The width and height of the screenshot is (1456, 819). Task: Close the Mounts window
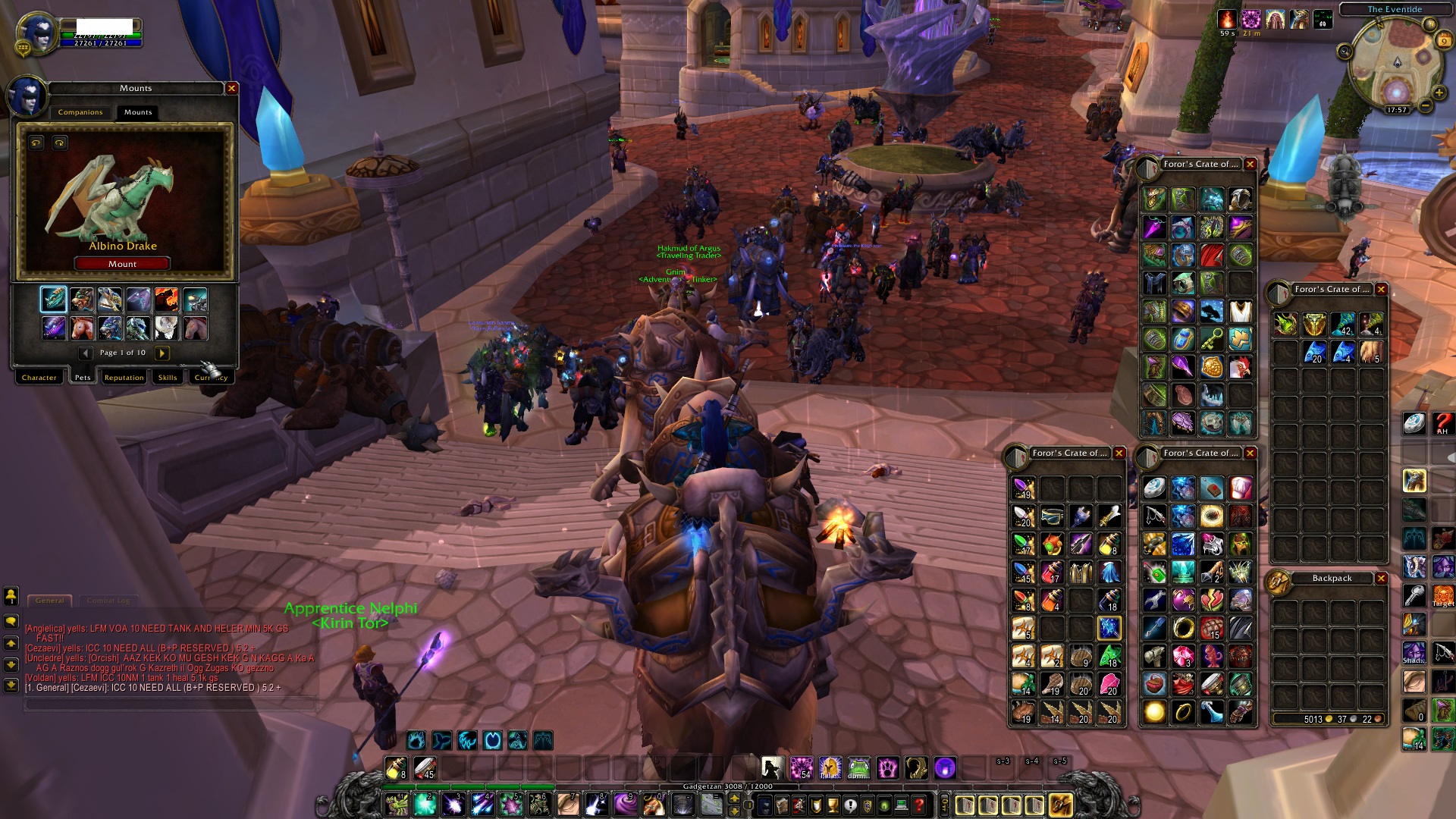click(x=232, y=89)
